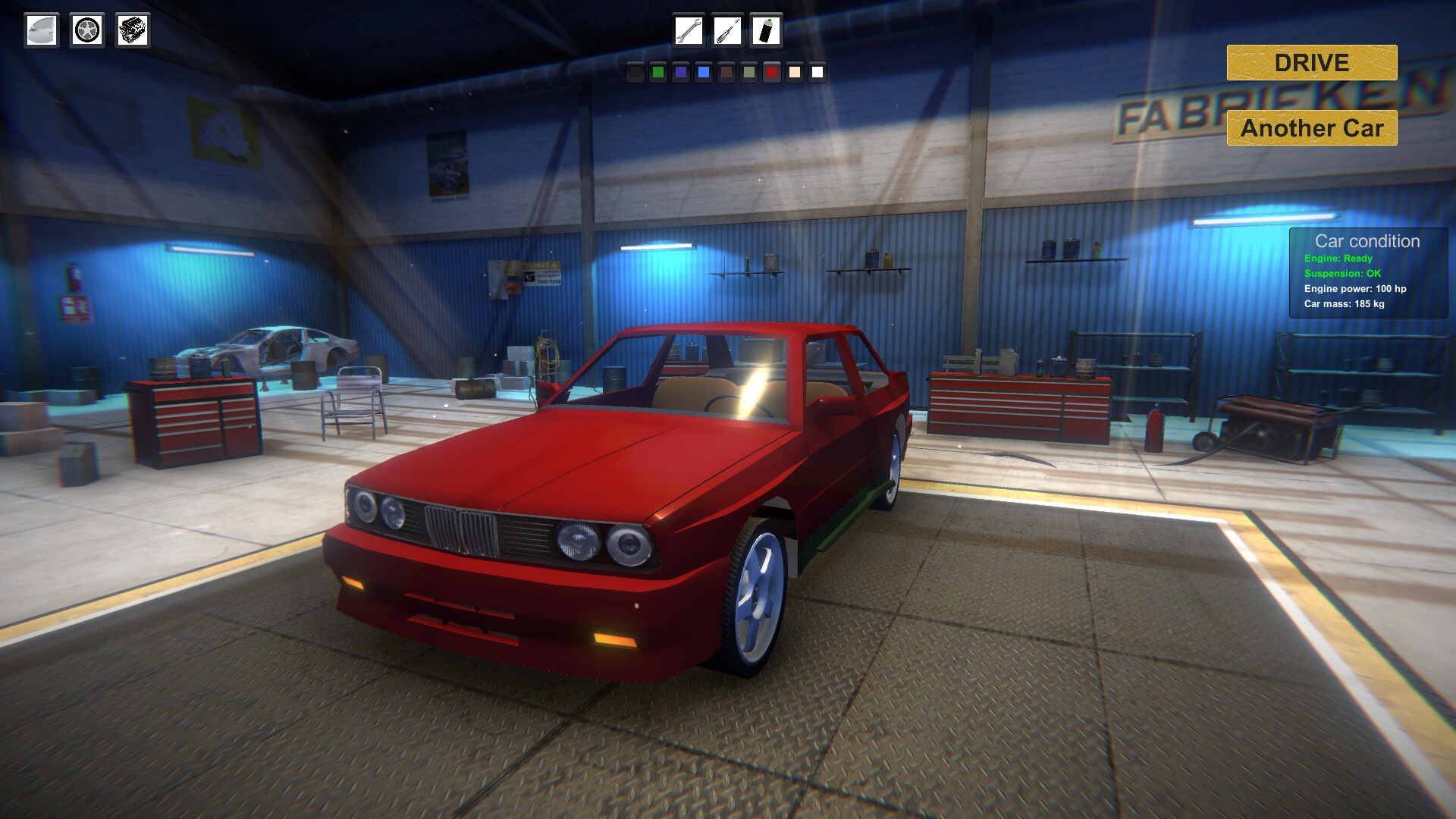This screenshot has height=819, width=1456.
Task: Select the engine parts icon
Action: tap(131, 30)
